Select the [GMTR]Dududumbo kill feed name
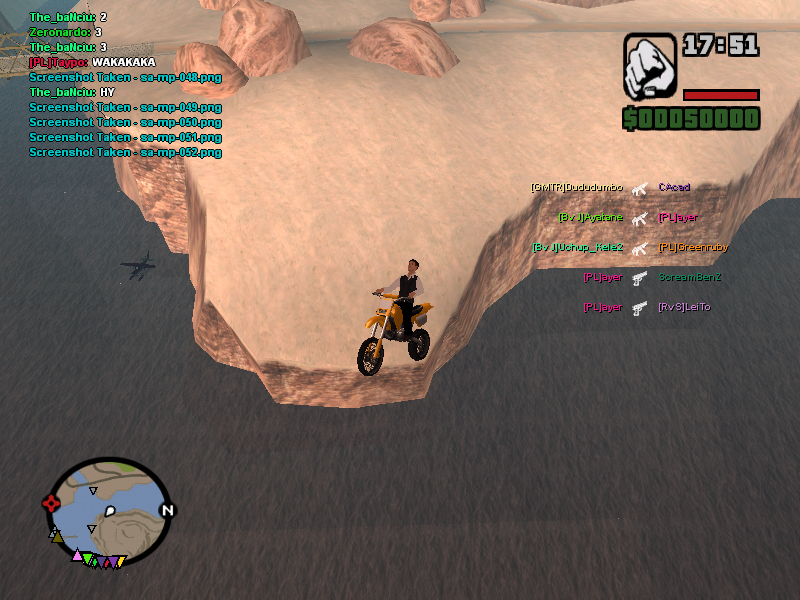800x600 pixels. pos(577,187)
